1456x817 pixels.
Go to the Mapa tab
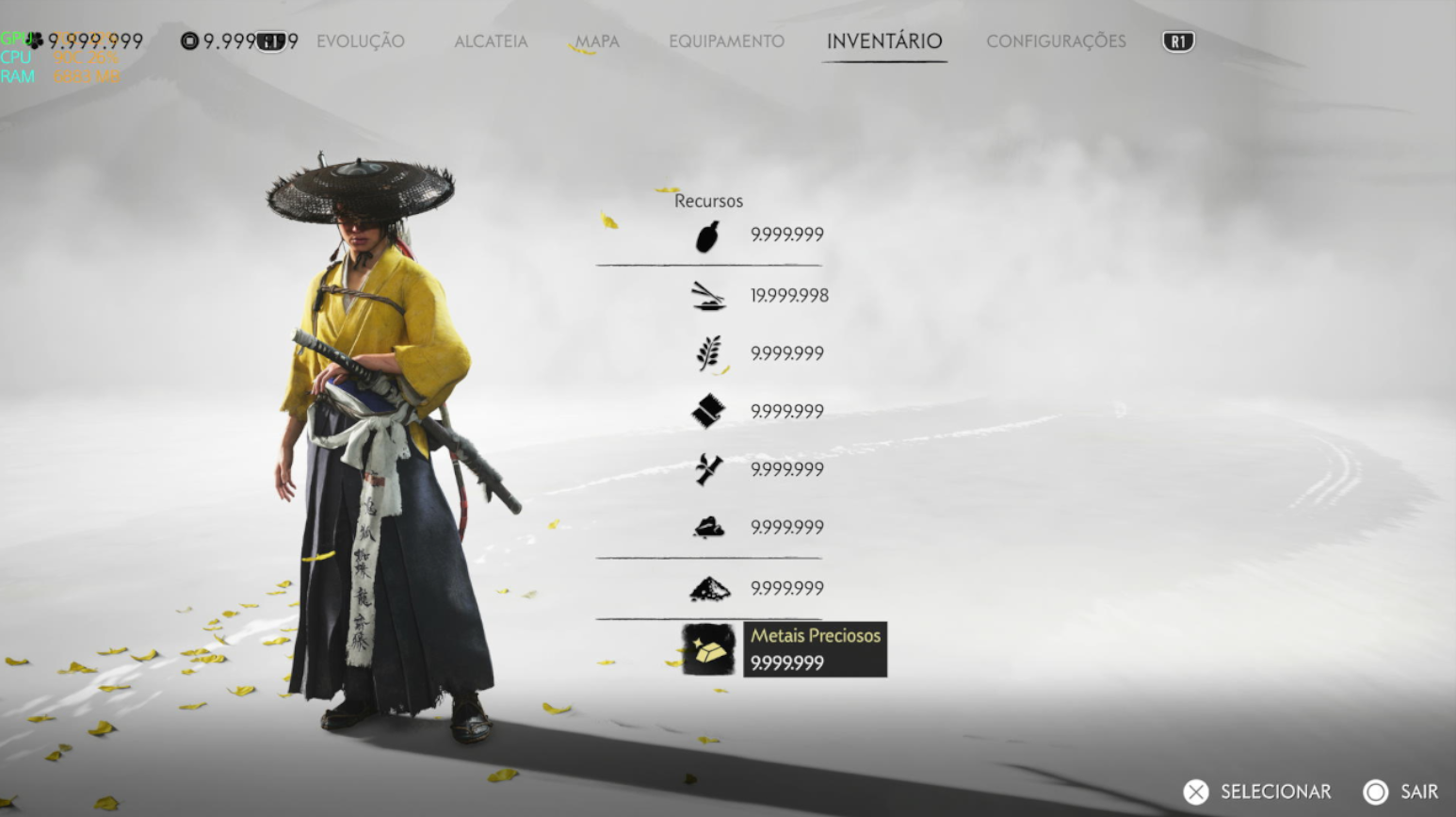tap(597, 41)
